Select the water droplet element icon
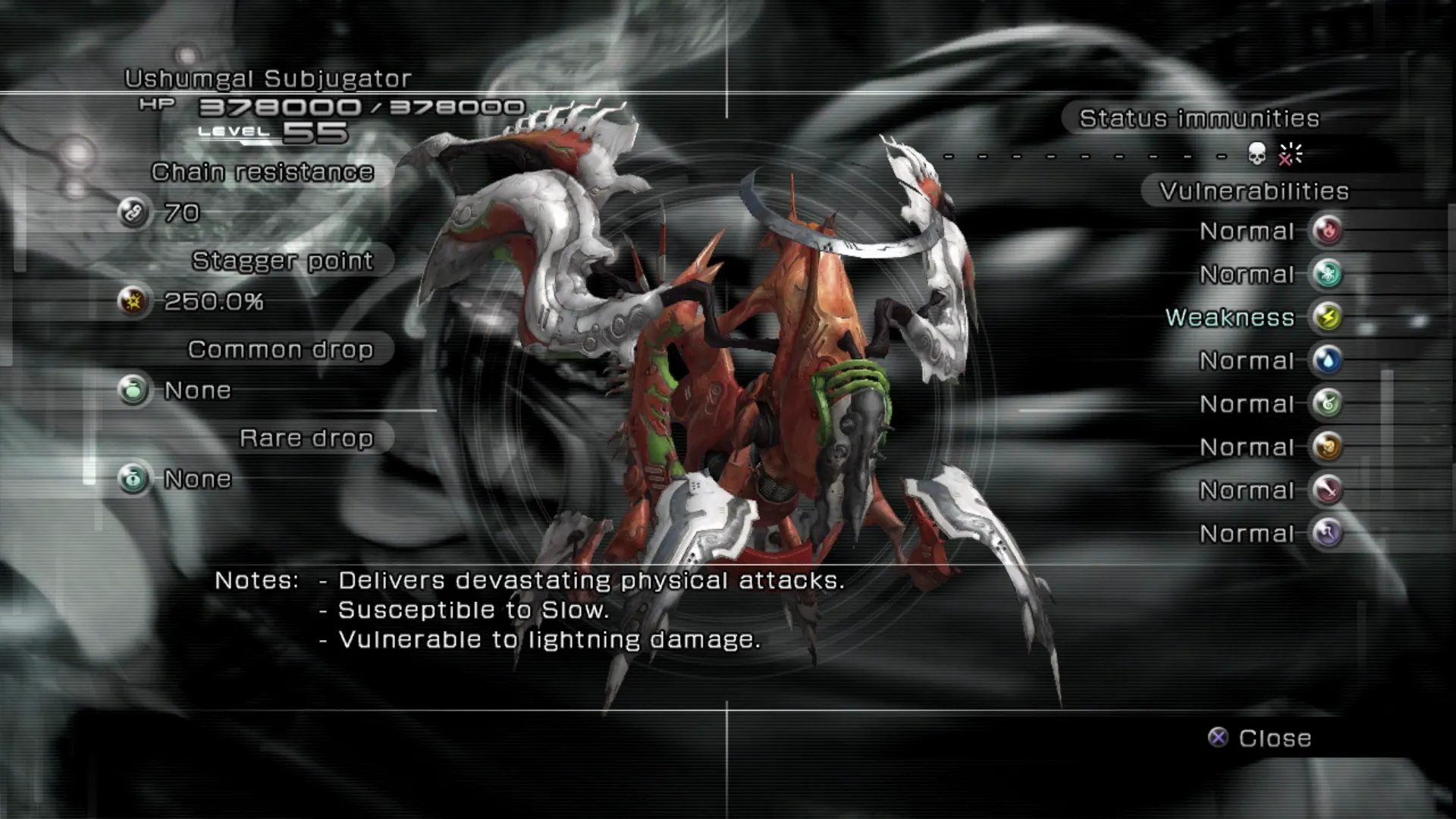 tap(1327, 360)
